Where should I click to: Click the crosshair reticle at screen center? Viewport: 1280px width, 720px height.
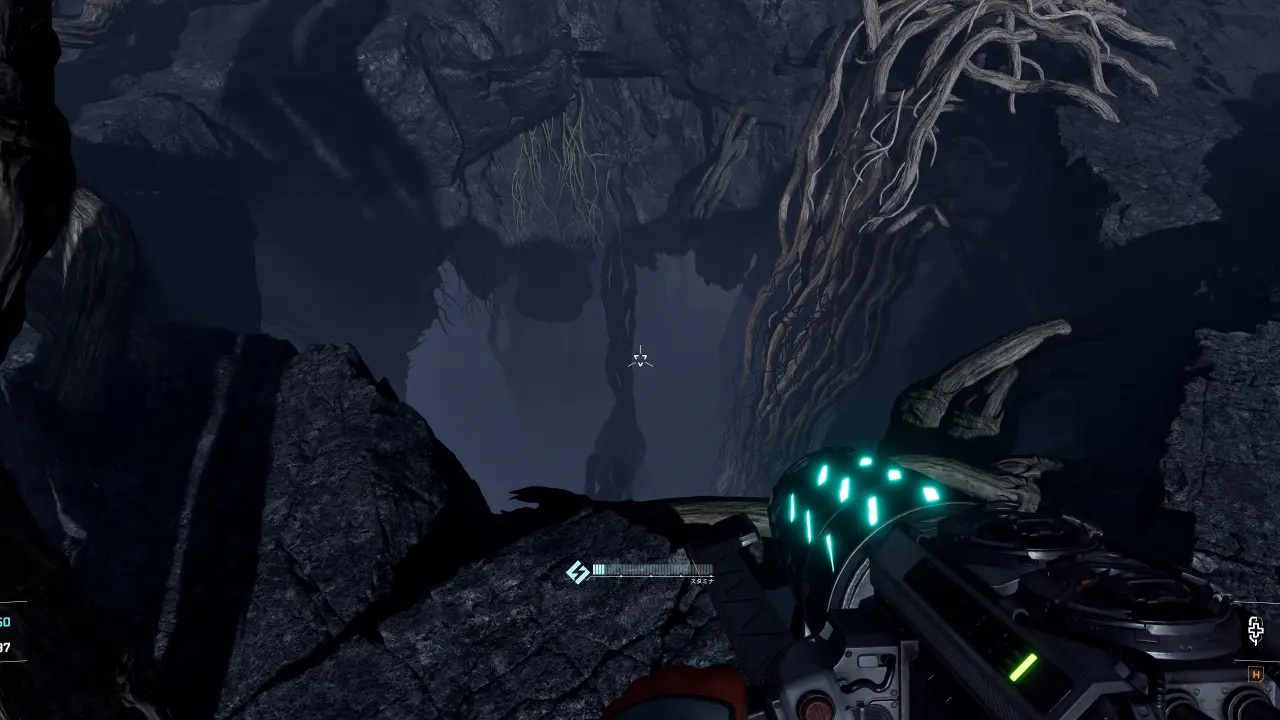click(639, 358)
